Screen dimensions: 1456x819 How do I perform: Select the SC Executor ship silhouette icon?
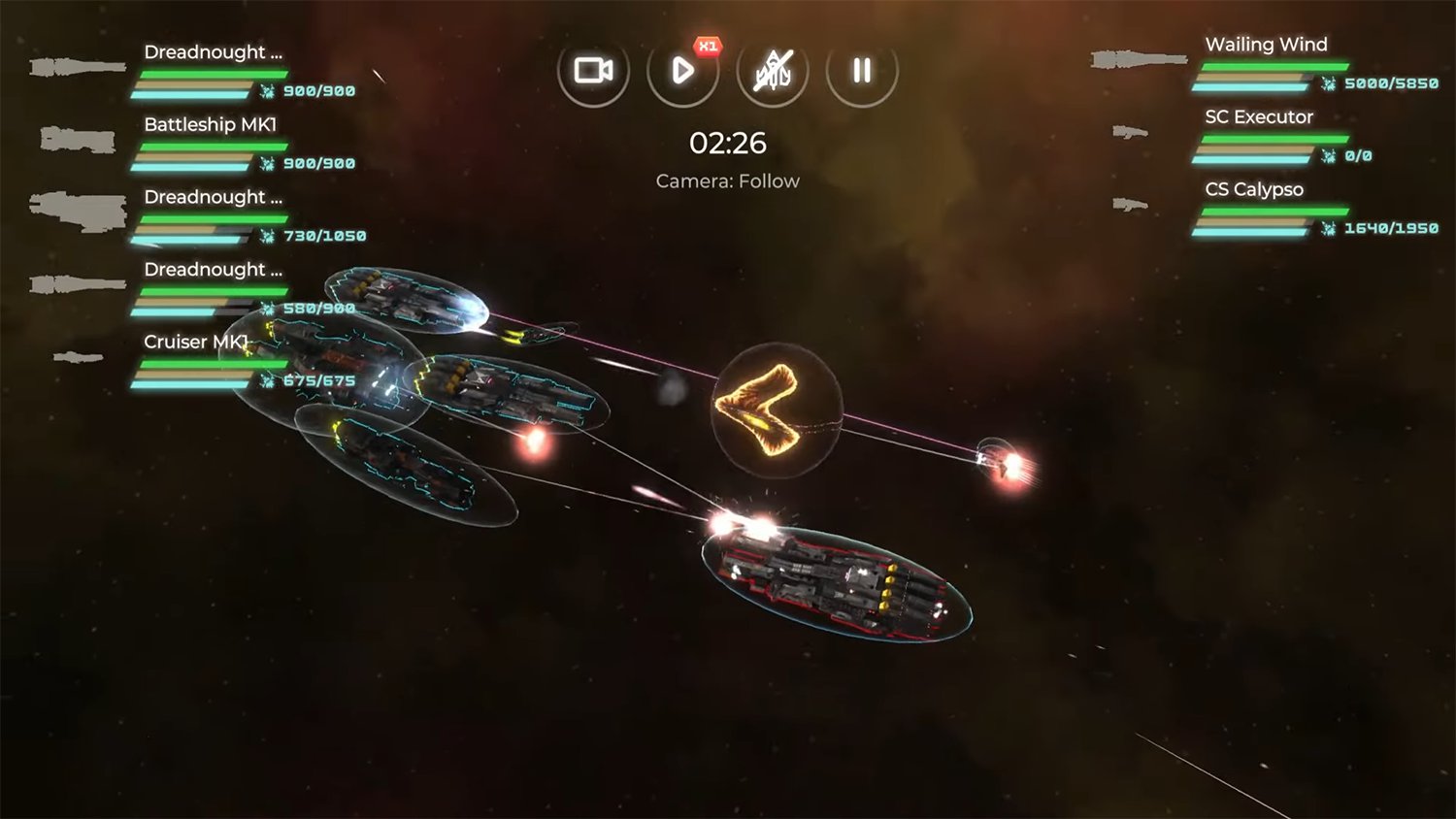pos(1129,131)
